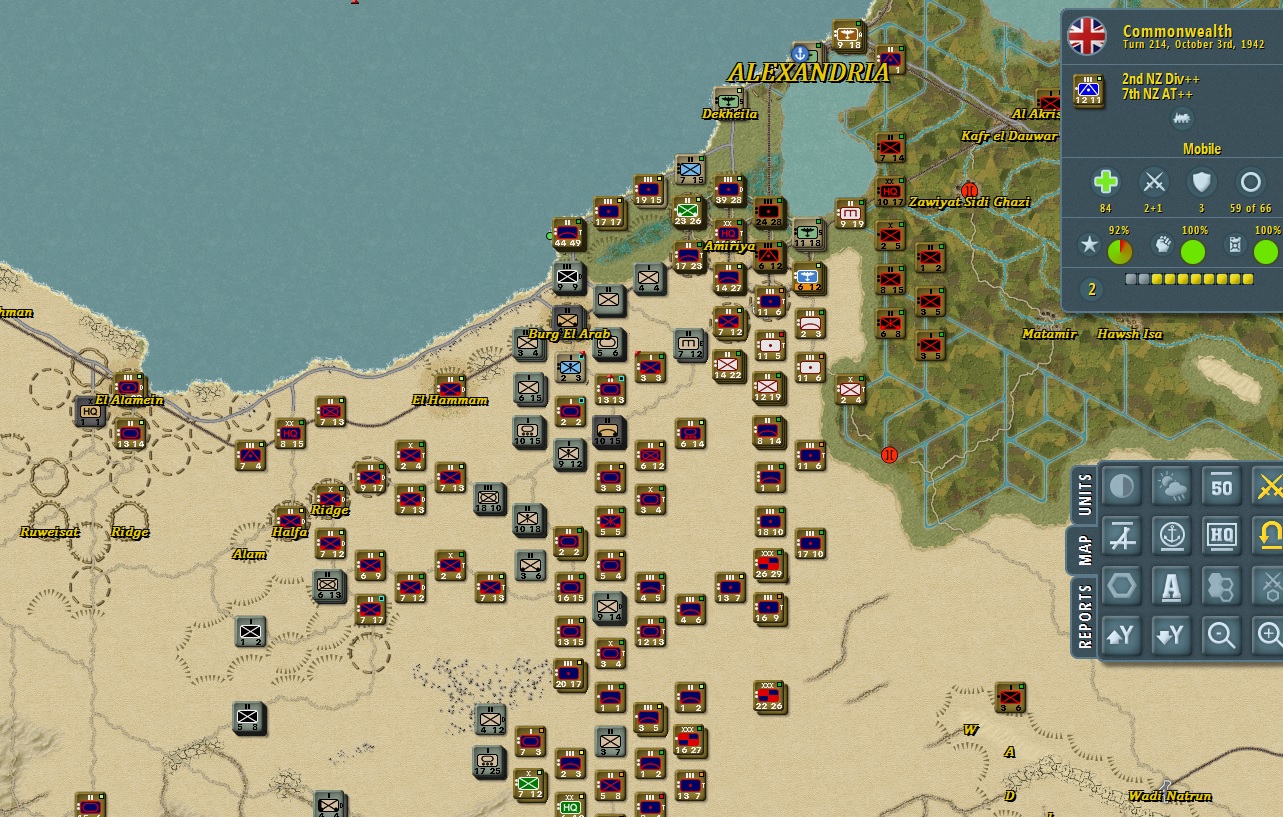This screenshot has height=817, width=1283.
Task: Click the 92% readiness pie chart
Action: coord(1120,251)
